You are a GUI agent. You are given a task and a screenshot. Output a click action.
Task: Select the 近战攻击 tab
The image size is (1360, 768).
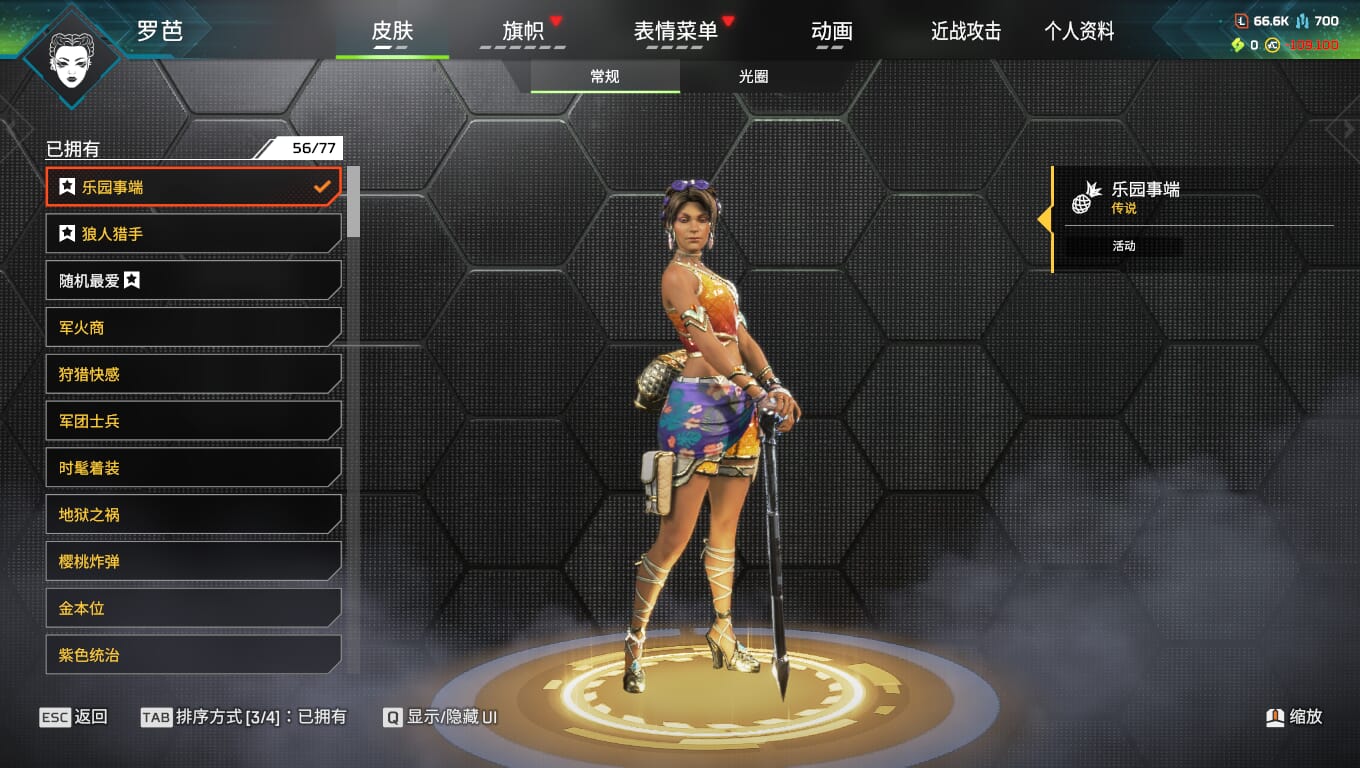click(965, 31)
